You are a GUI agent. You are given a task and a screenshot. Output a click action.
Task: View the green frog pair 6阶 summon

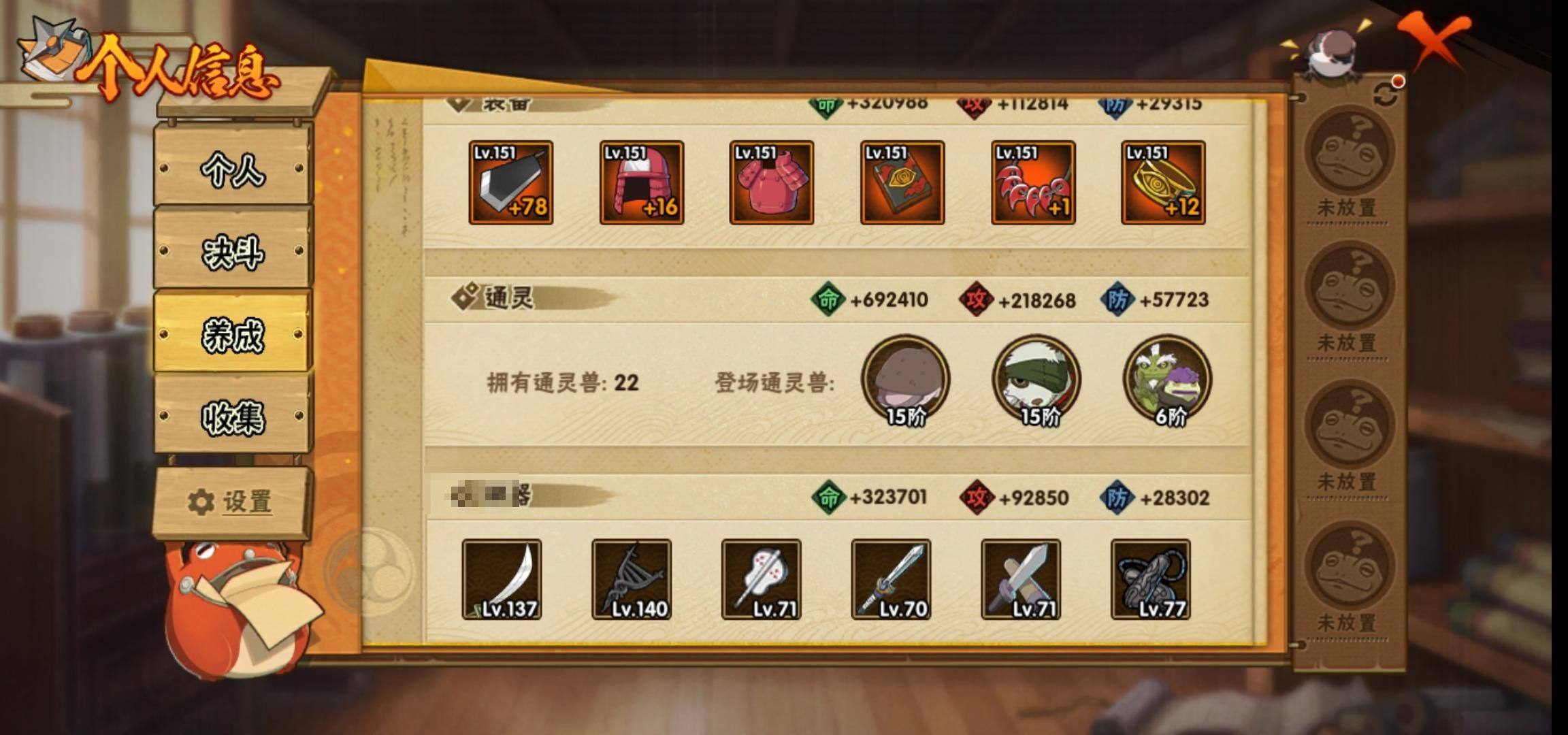1167,380
